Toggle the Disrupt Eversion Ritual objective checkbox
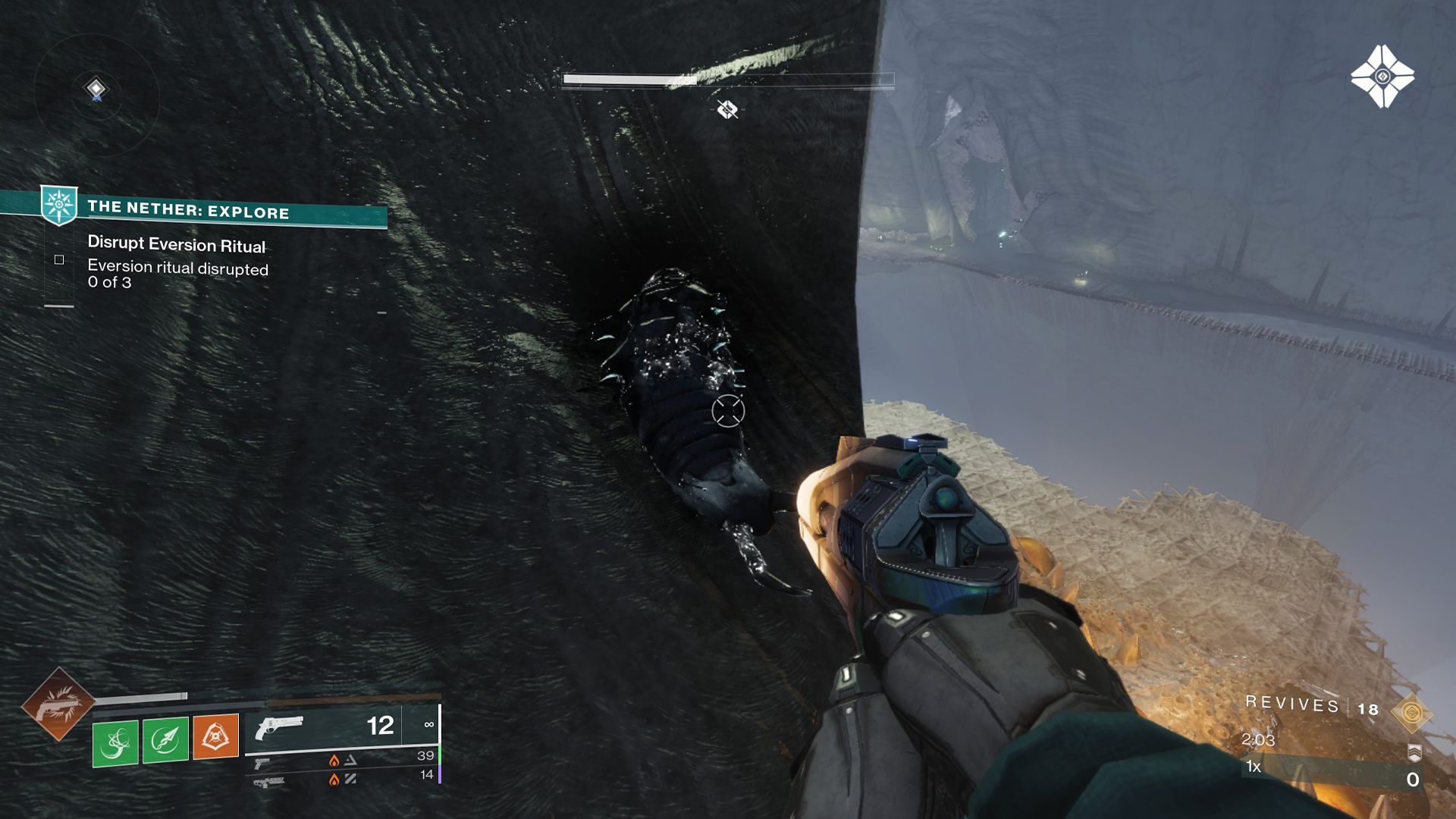 [59, 259]
